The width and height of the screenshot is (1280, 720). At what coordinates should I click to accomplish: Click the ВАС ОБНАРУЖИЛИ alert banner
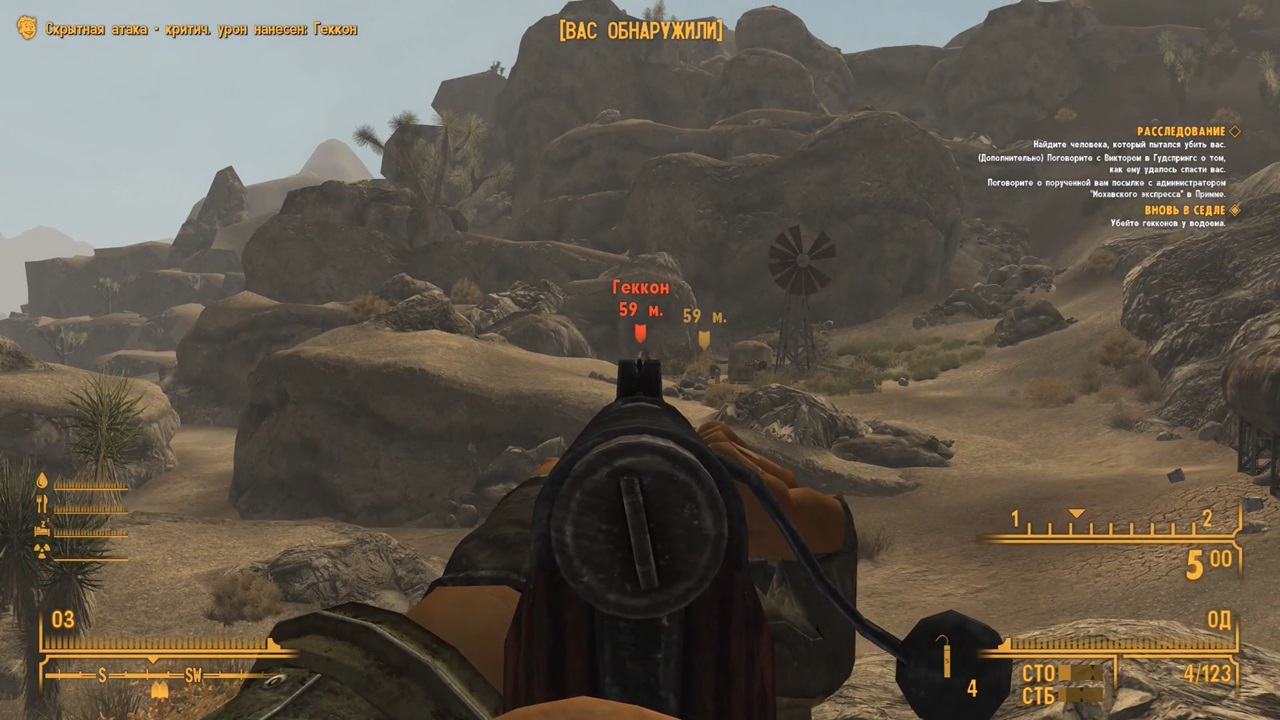pos(640,31)
